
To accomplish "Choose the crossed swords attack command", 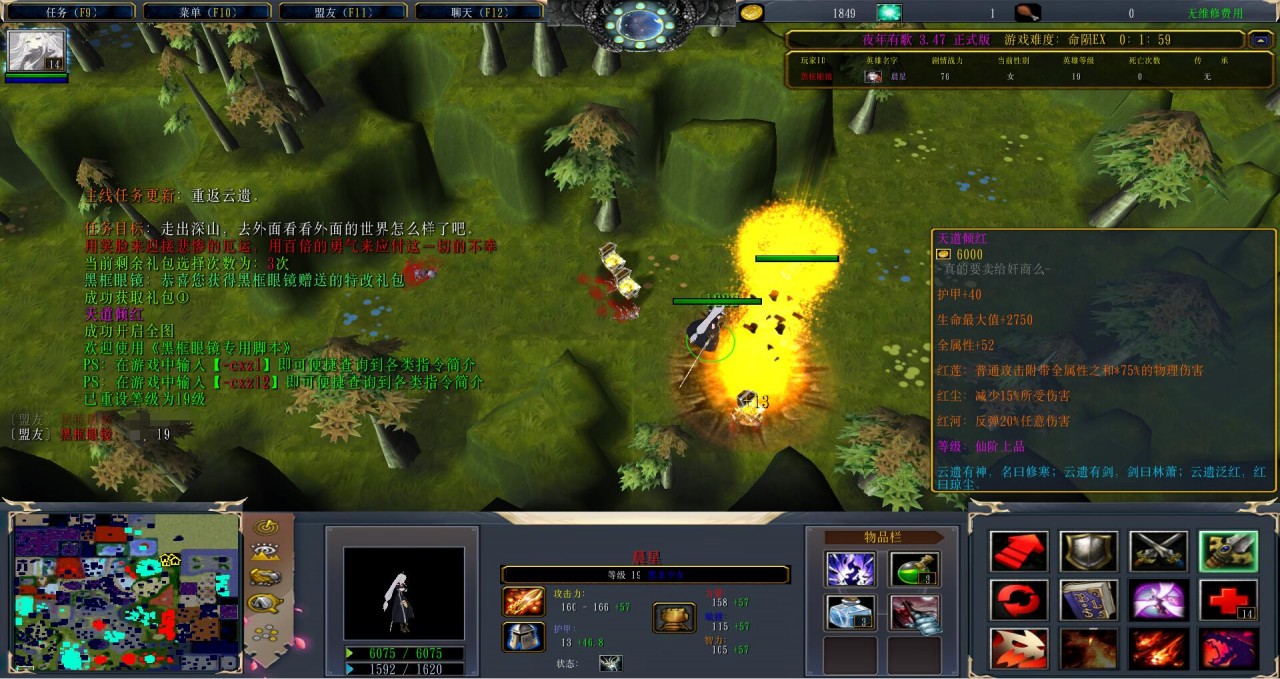I will 1158,551.
